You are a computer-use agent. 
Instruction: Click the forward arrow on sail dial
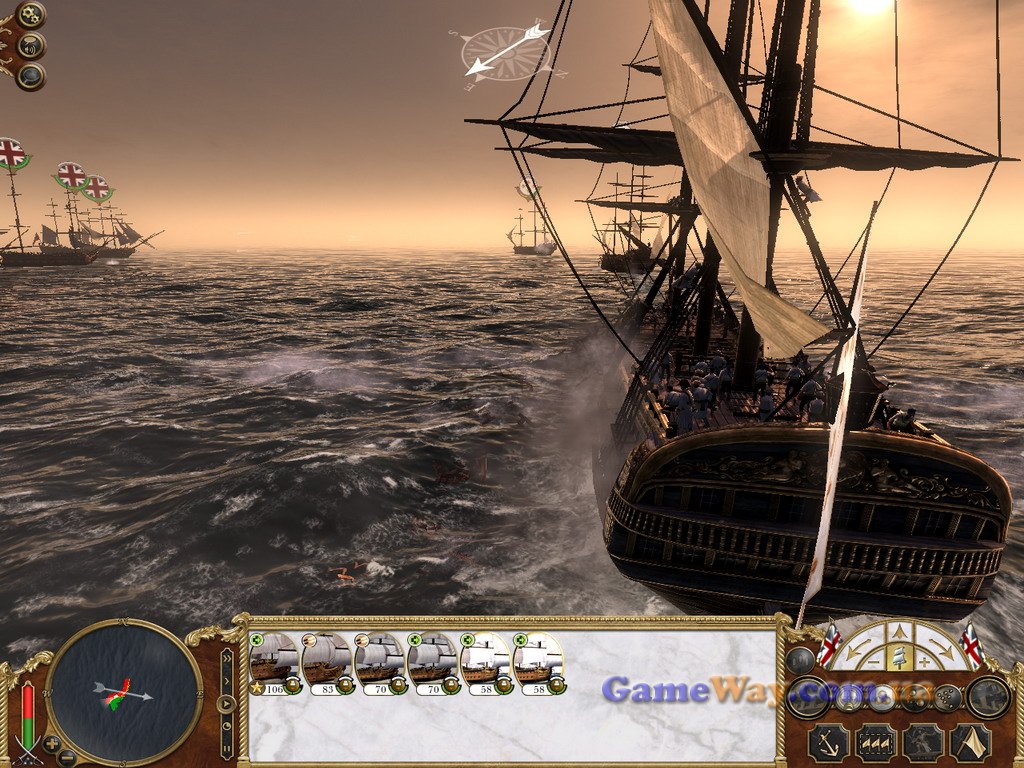(x=899, y=631)
